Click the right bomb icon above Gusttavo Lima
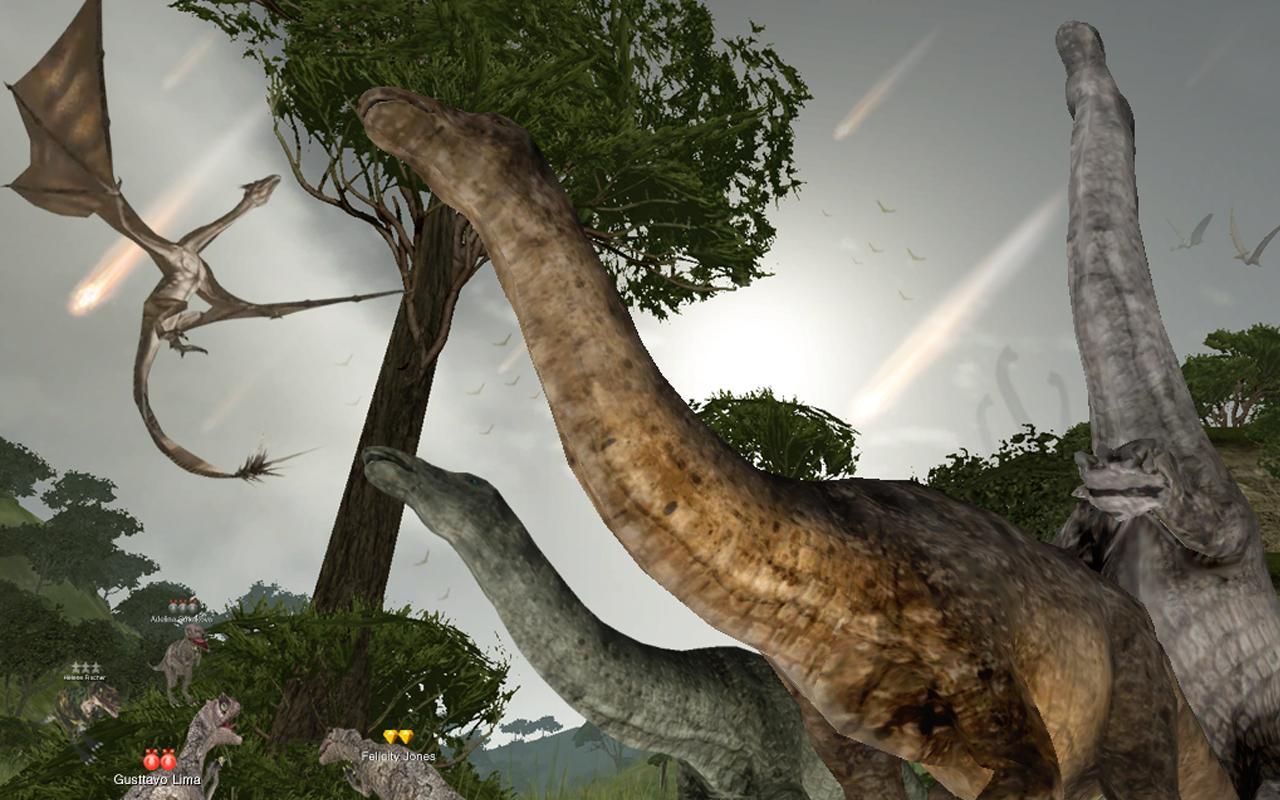 [168, 760]
